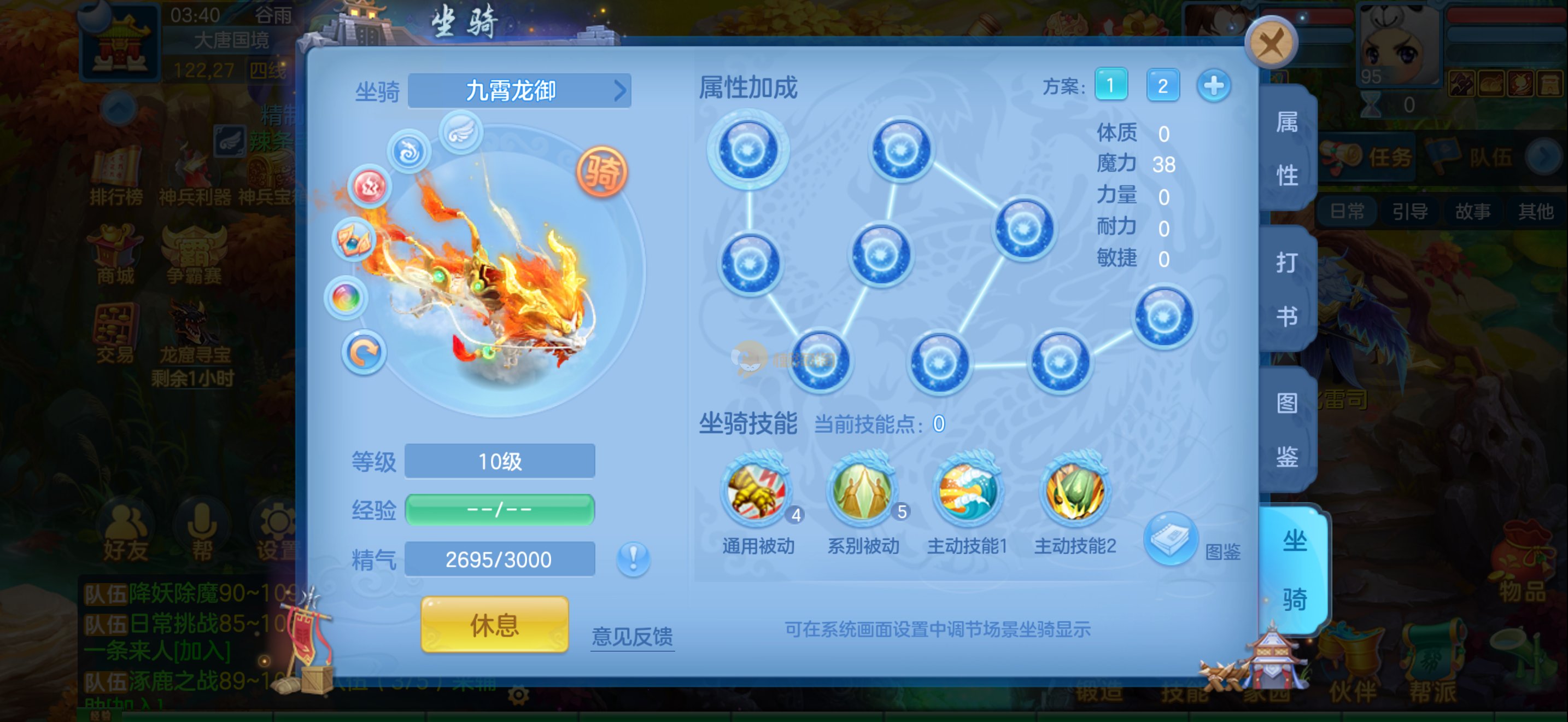The width and height of the screenshot is (1568, 722).
Task: Tap the orange 骑 ride button
Action: [x=601, y=172]
